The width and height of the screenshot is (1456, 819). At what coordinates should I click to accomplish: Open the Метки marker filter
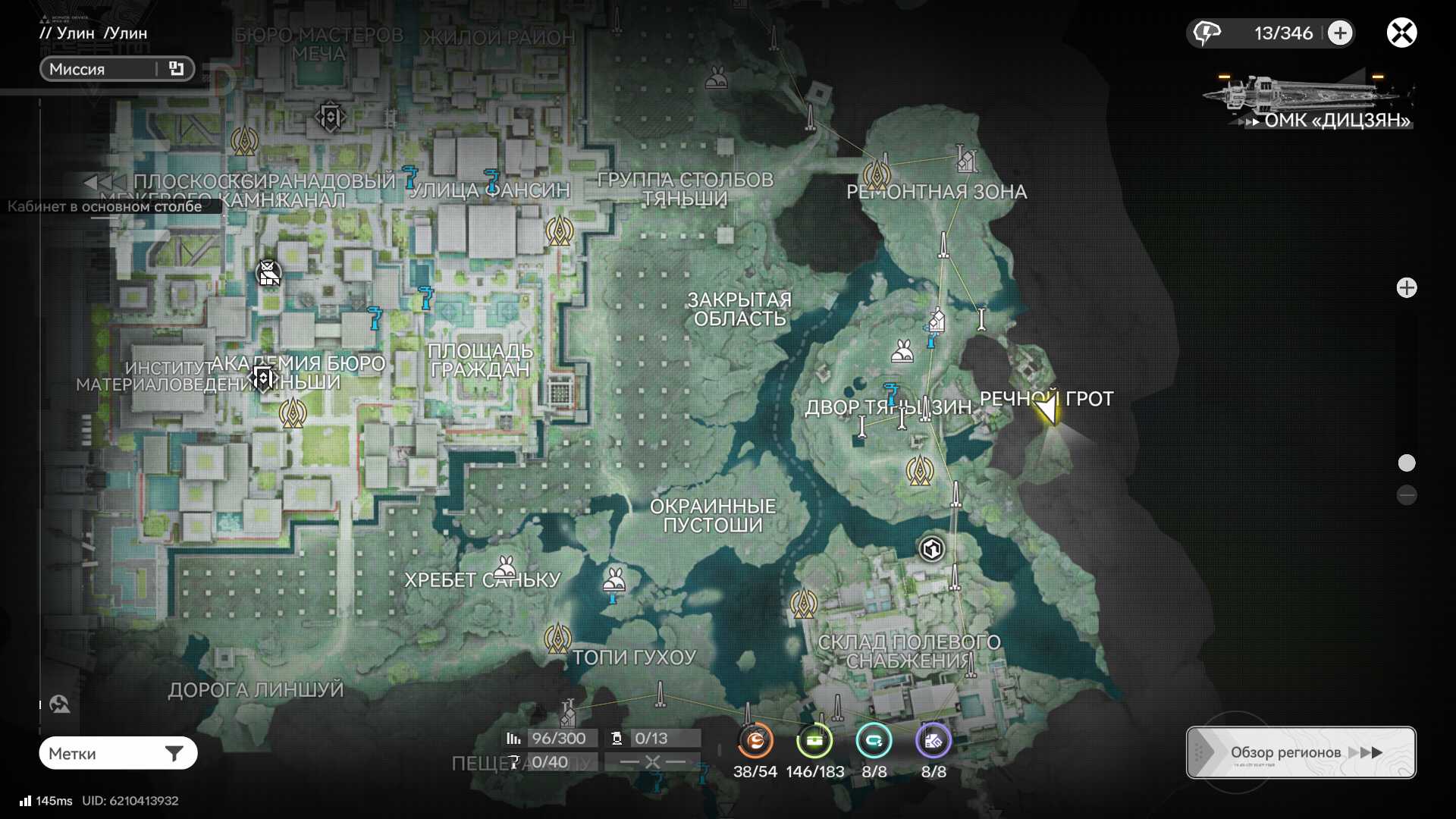[118, 753]
